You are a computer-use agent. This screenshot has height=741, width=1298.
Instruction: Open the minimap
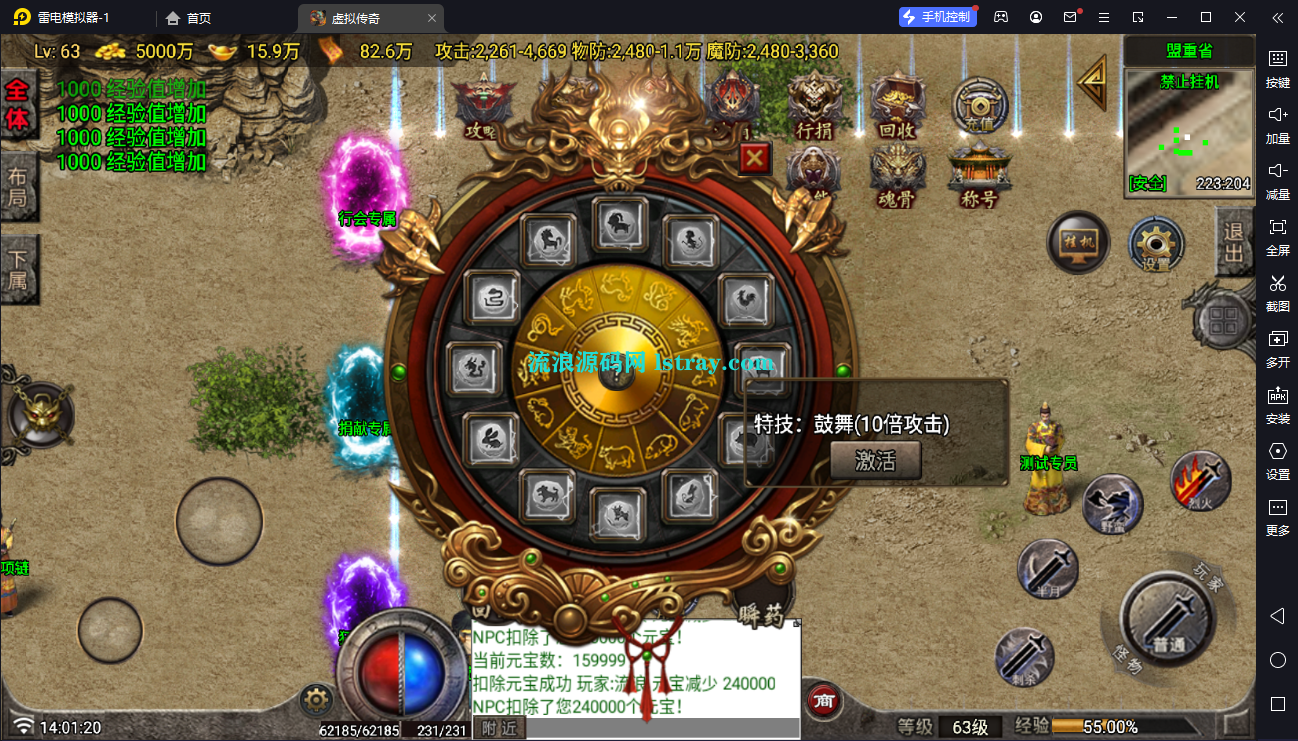coord(1189,132)
